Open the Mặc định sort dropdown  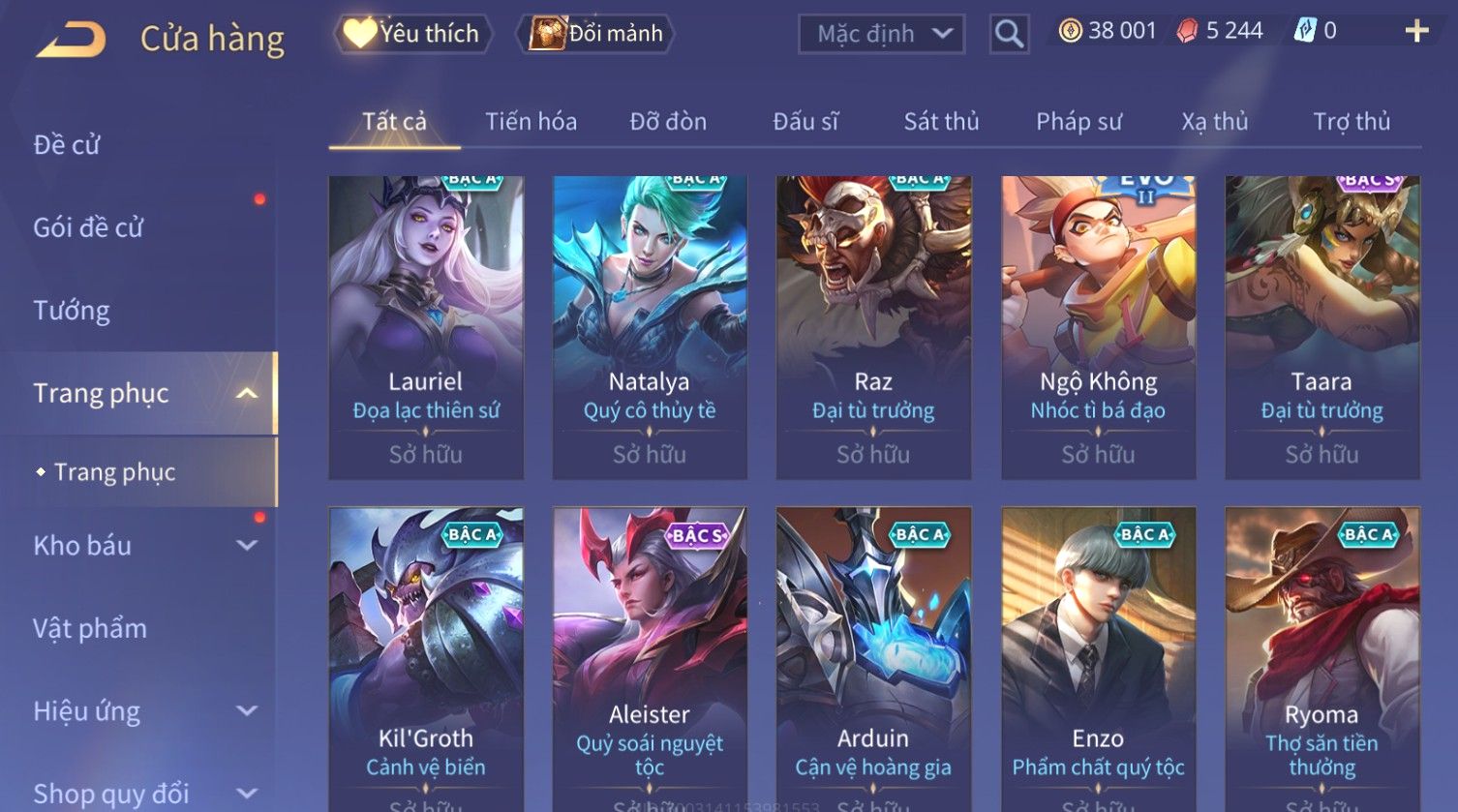pos(881,34)
